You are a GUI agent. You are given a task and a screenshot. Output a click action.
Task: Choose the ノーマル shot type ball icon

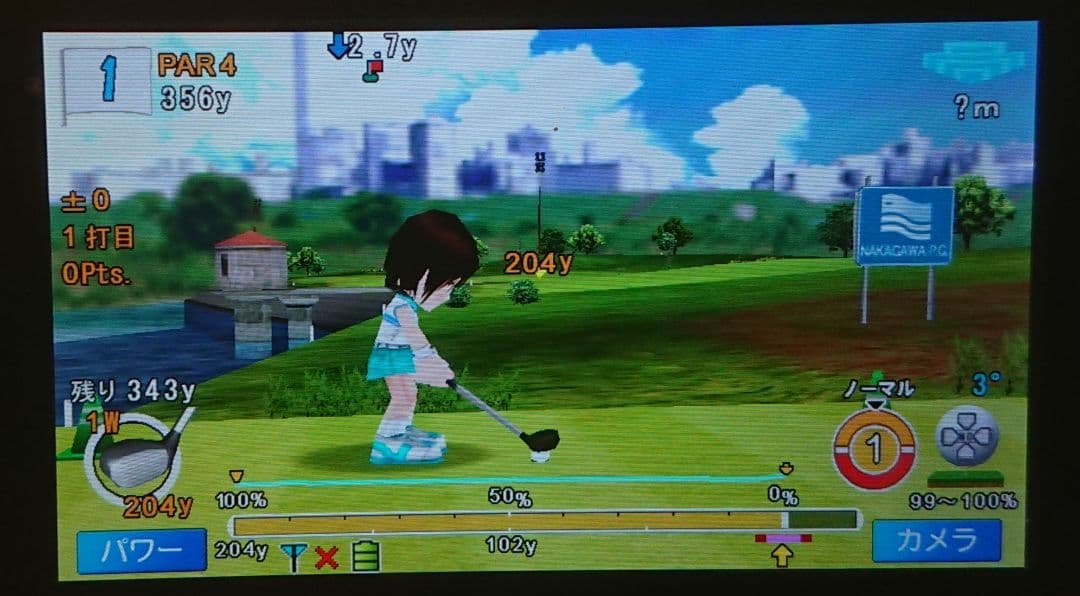pyautogui.click(x=874, y=449)
